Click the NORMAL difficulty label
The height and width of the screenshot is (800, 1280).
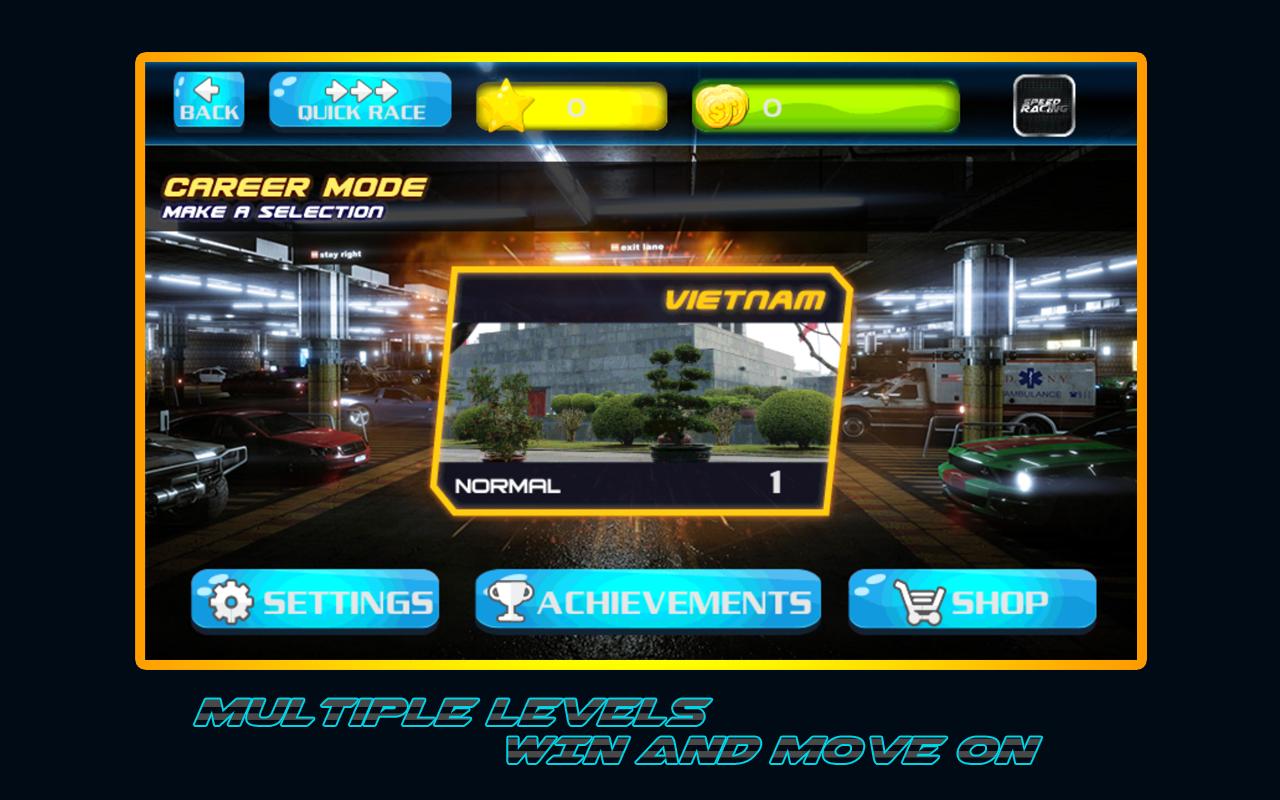(510, 486)
